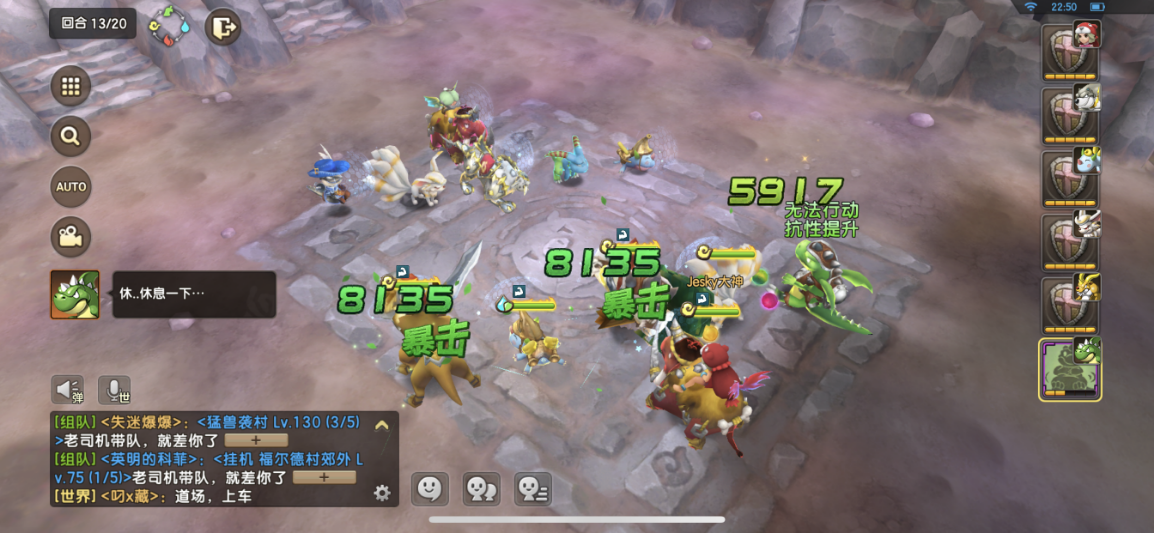This screenshot has height=533, width=1154.
Task: Toggle the speaker voice playback button
Action: (x=68, y=389)
